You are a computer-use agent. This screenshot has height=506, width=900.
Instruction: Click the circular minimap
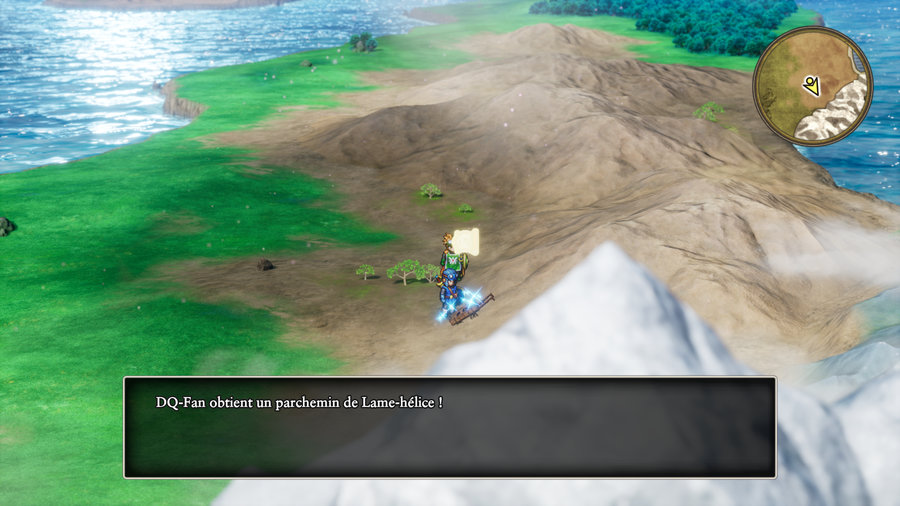812,86
